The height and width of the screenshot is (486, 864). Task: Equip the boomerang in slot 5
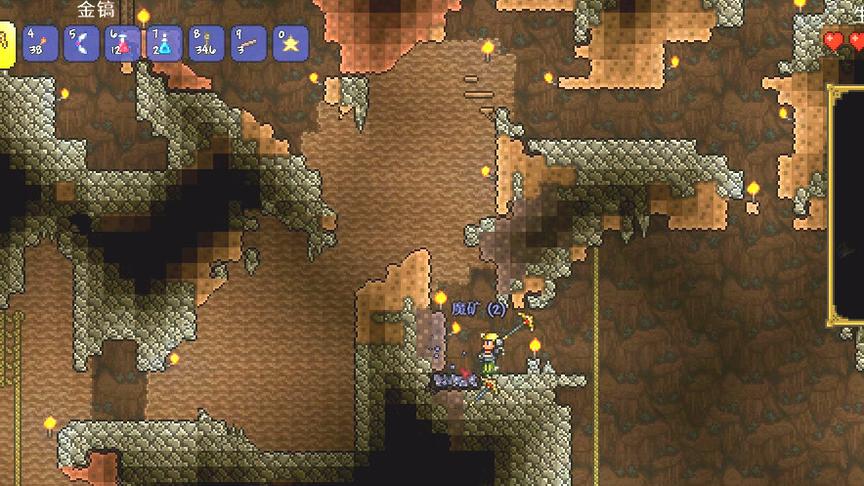pos(81,44)
